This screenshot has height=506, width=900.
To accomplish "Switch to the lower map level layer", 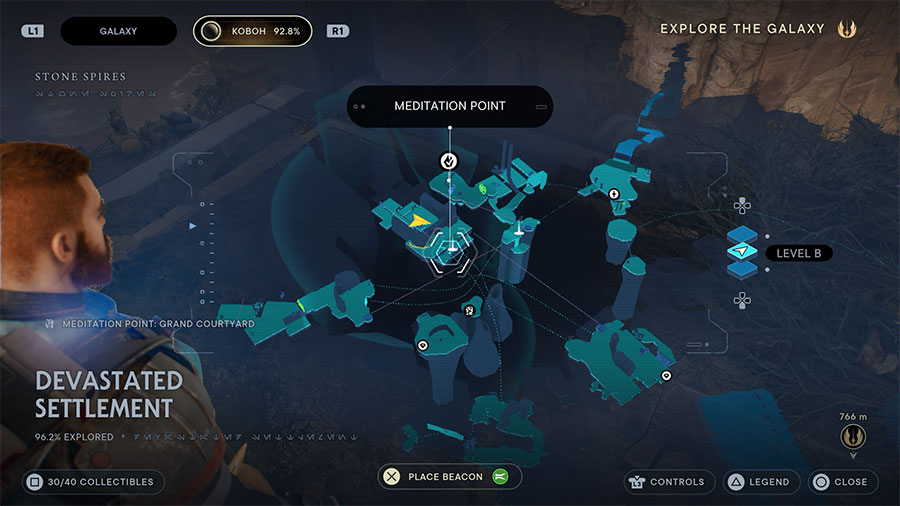I will [x=742, y=270].
